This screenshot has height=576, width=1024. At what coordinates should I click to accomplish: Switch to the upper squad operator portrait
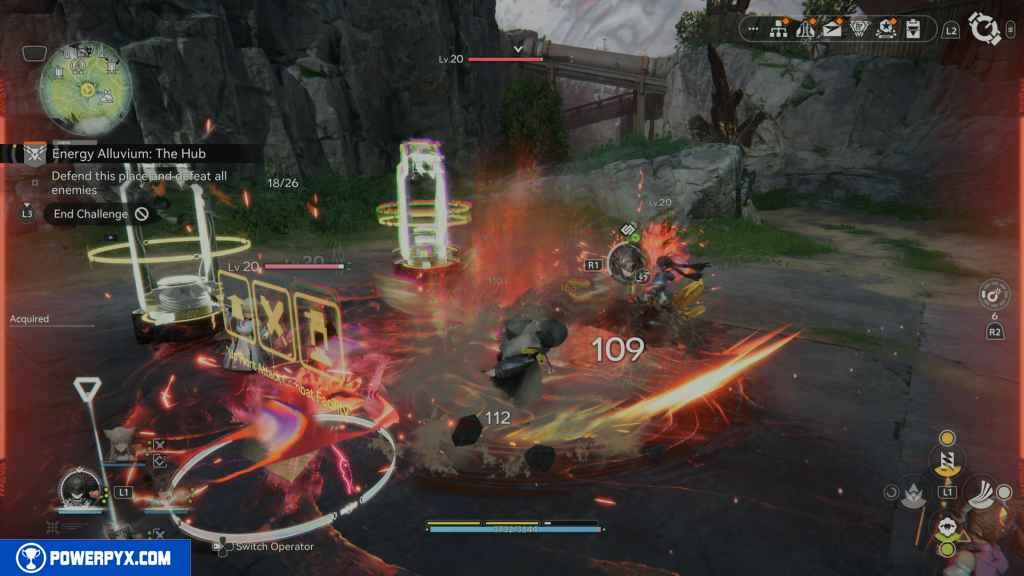coord(119,445)
